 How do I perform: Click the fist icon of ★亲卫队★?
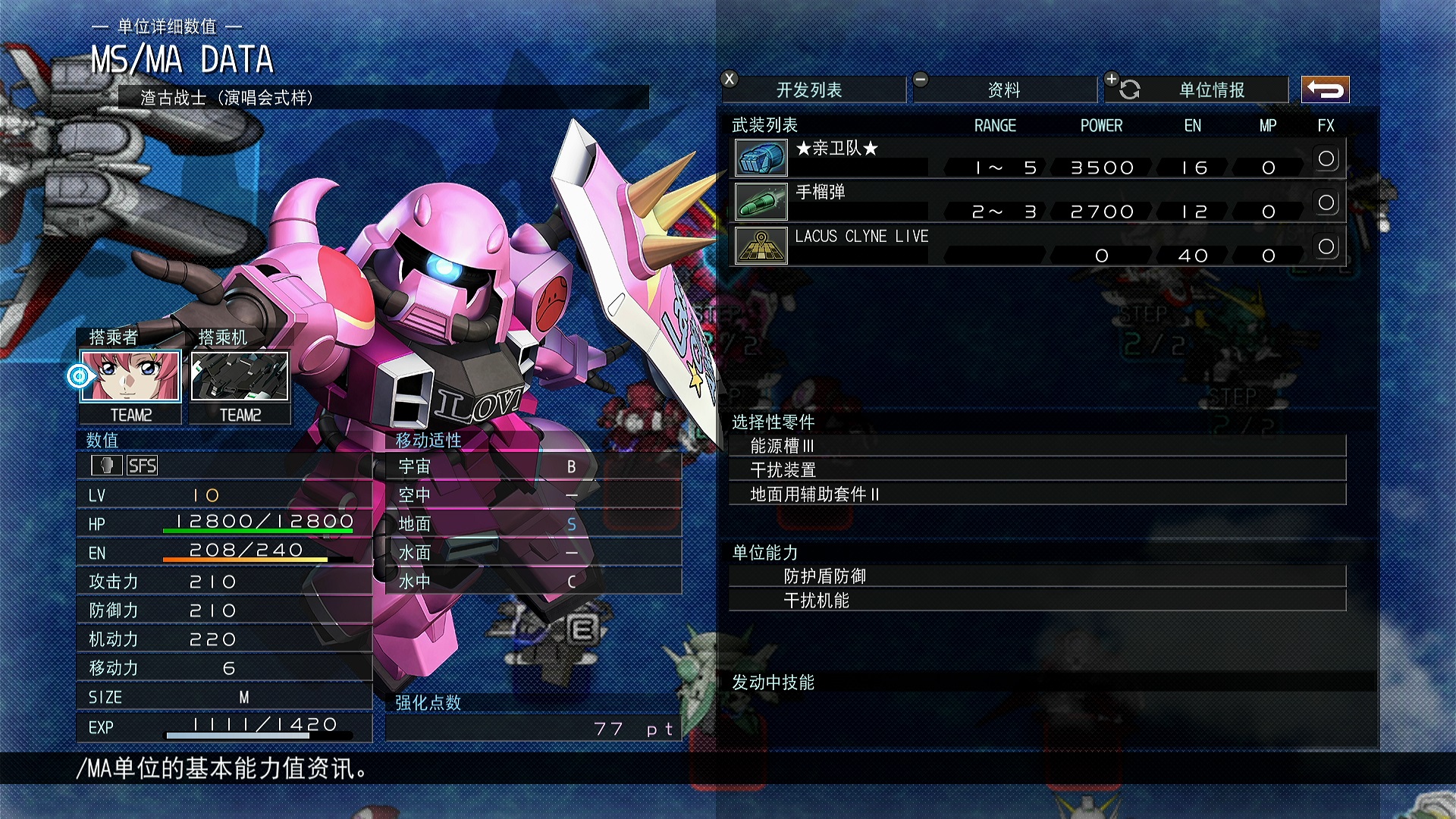(x=761, y=158)
